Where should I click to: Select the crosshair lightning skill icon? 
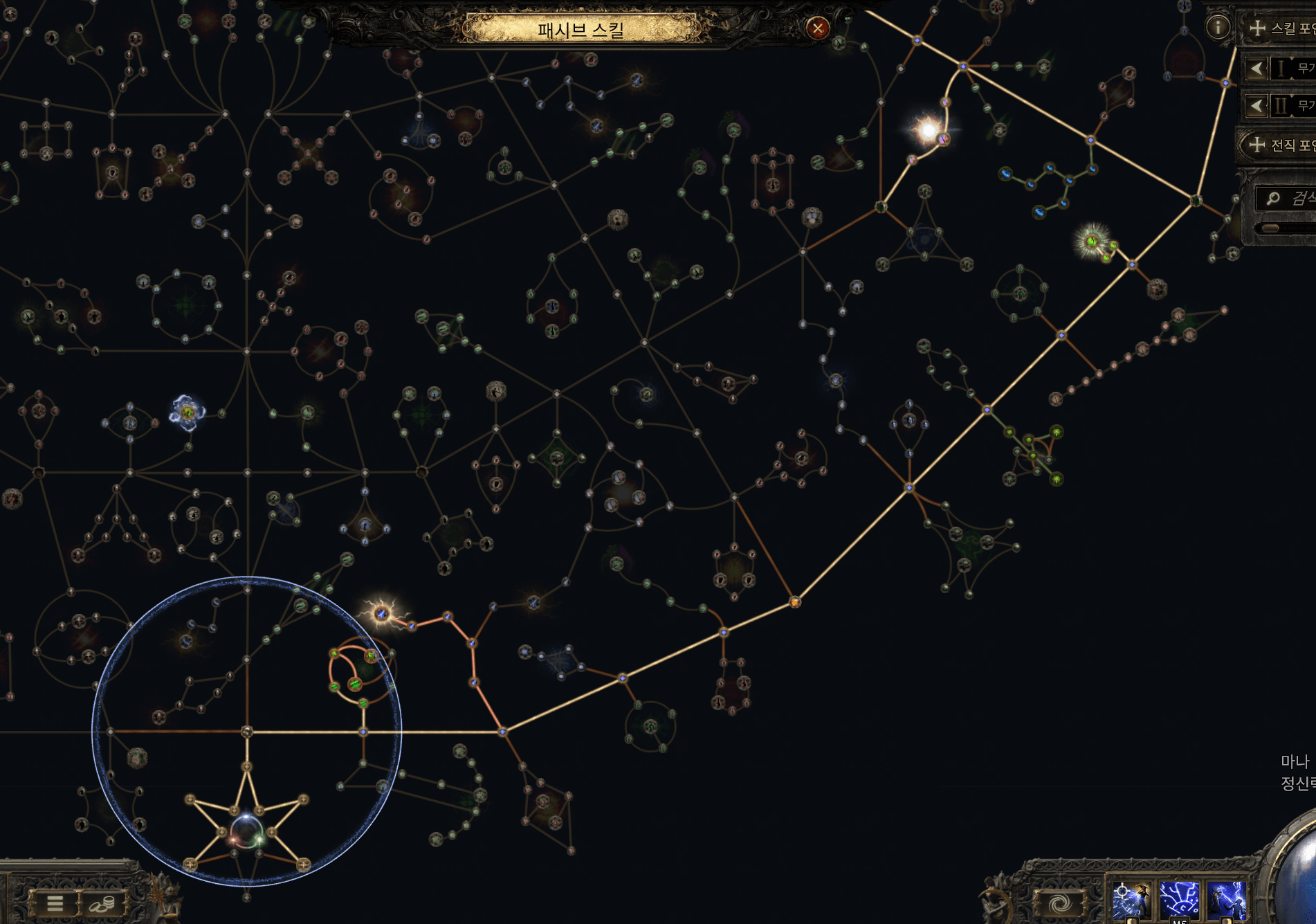1131,900
